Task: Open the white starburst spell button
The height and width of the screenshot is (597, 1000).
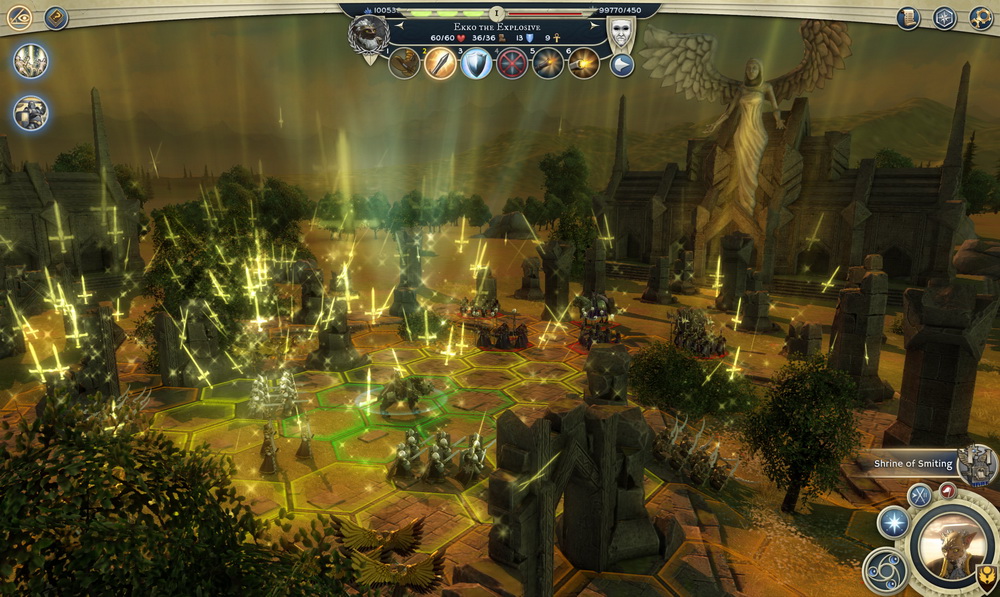Action: coord(892,522)
